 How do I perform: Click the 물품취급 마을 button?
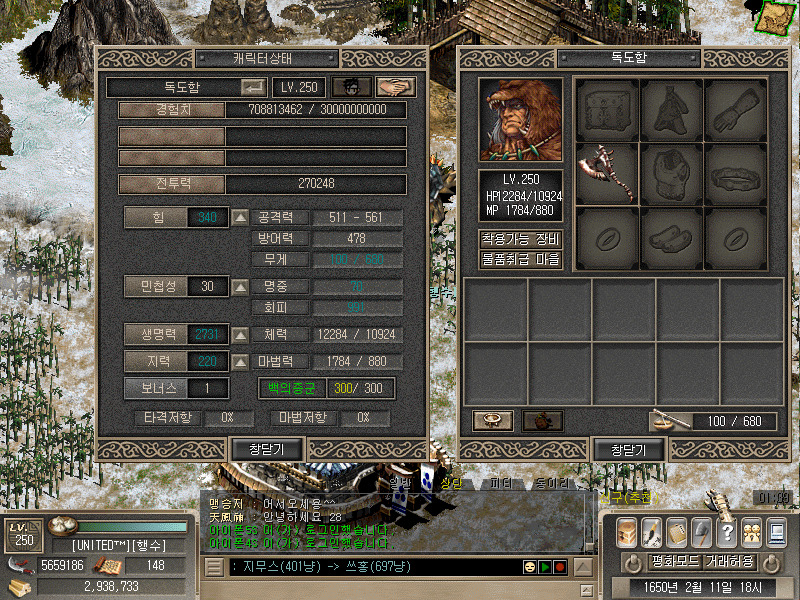(x=521, y=260)
